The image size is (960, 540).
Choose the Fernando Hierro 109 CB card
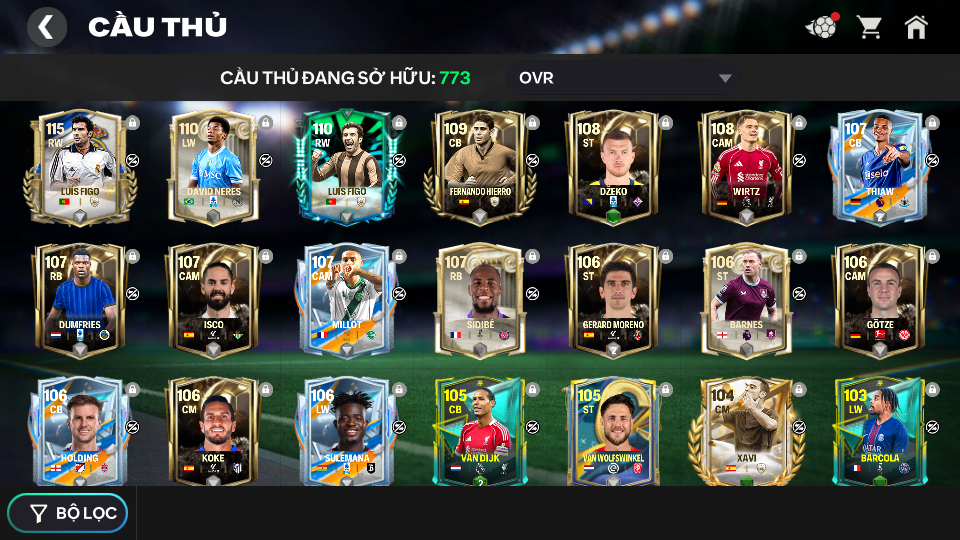point(479,166)
